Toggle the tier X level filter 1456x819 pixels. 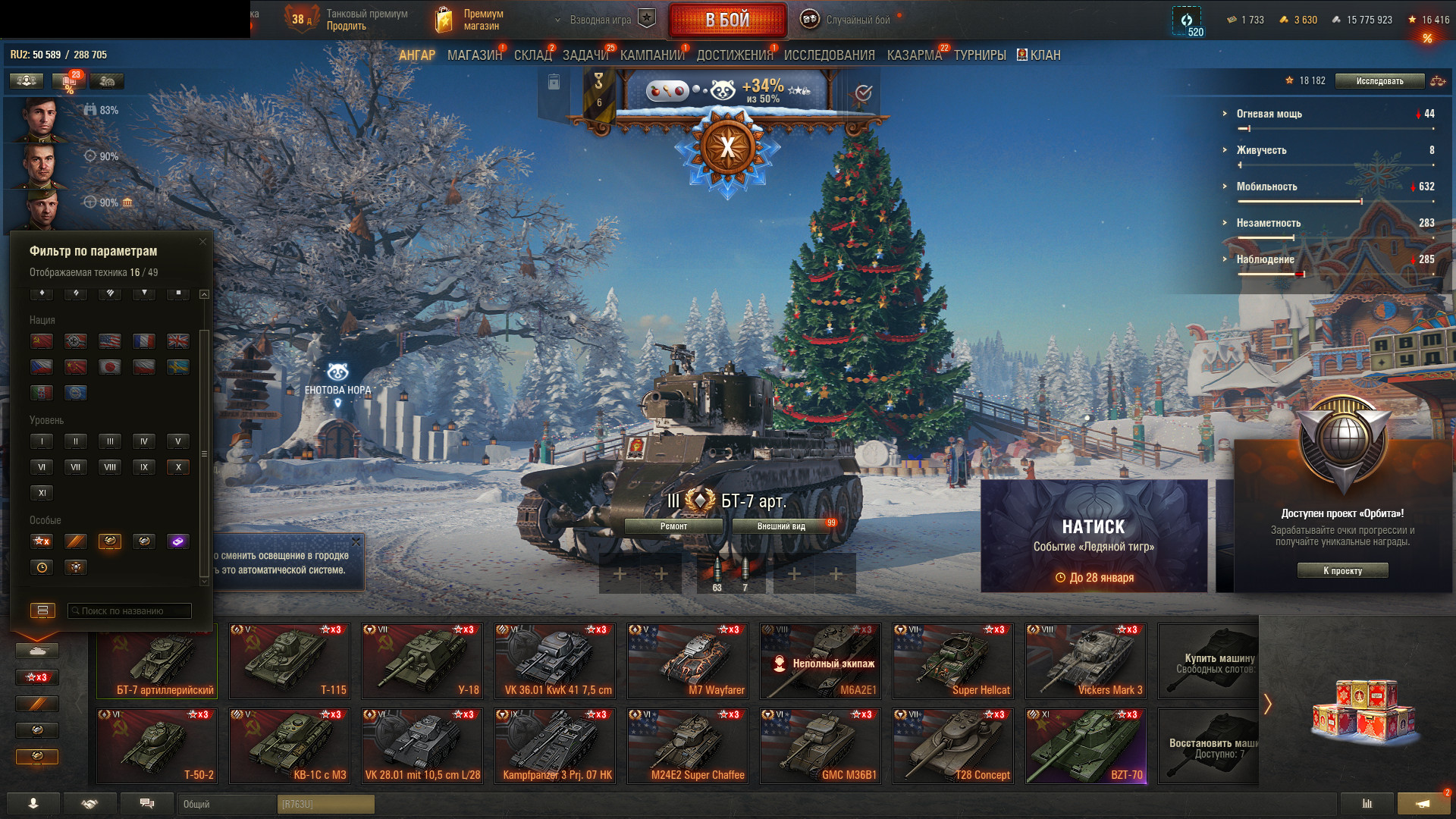(178, 467)
